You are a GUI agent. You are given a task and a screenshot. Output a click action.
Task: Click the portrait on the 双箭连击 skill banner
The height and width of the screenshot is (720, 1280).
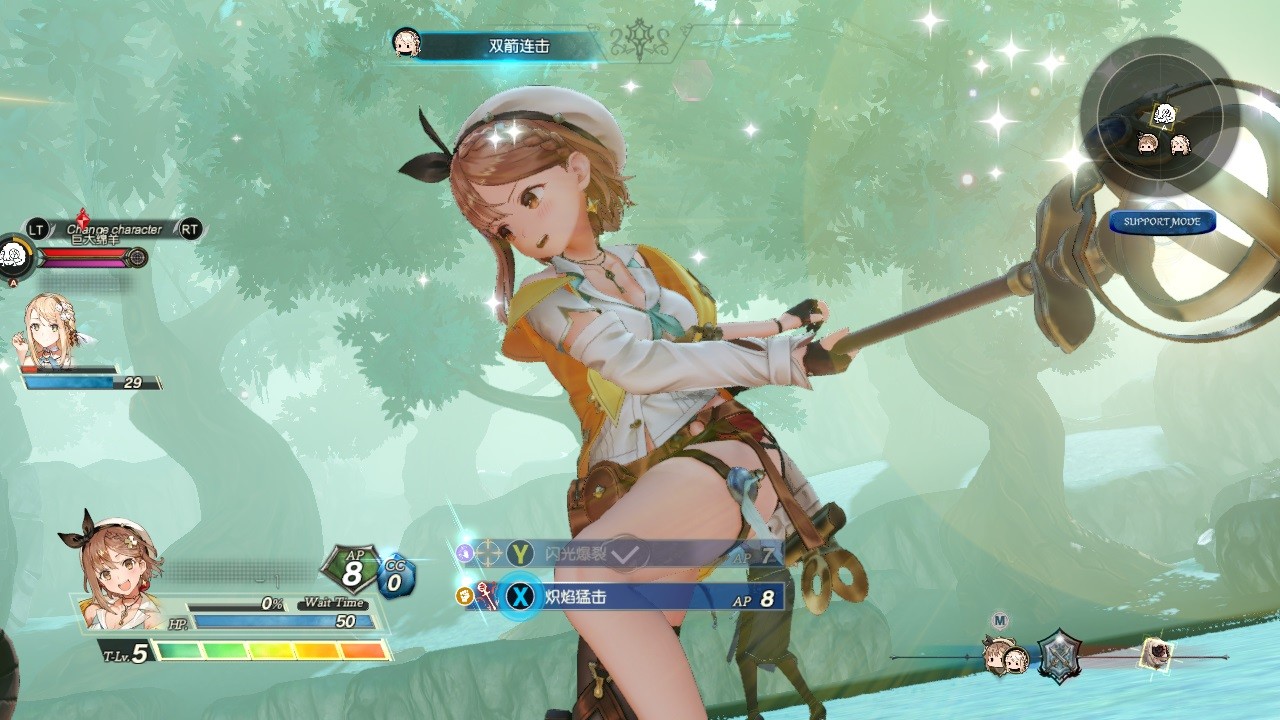(404, 42)
